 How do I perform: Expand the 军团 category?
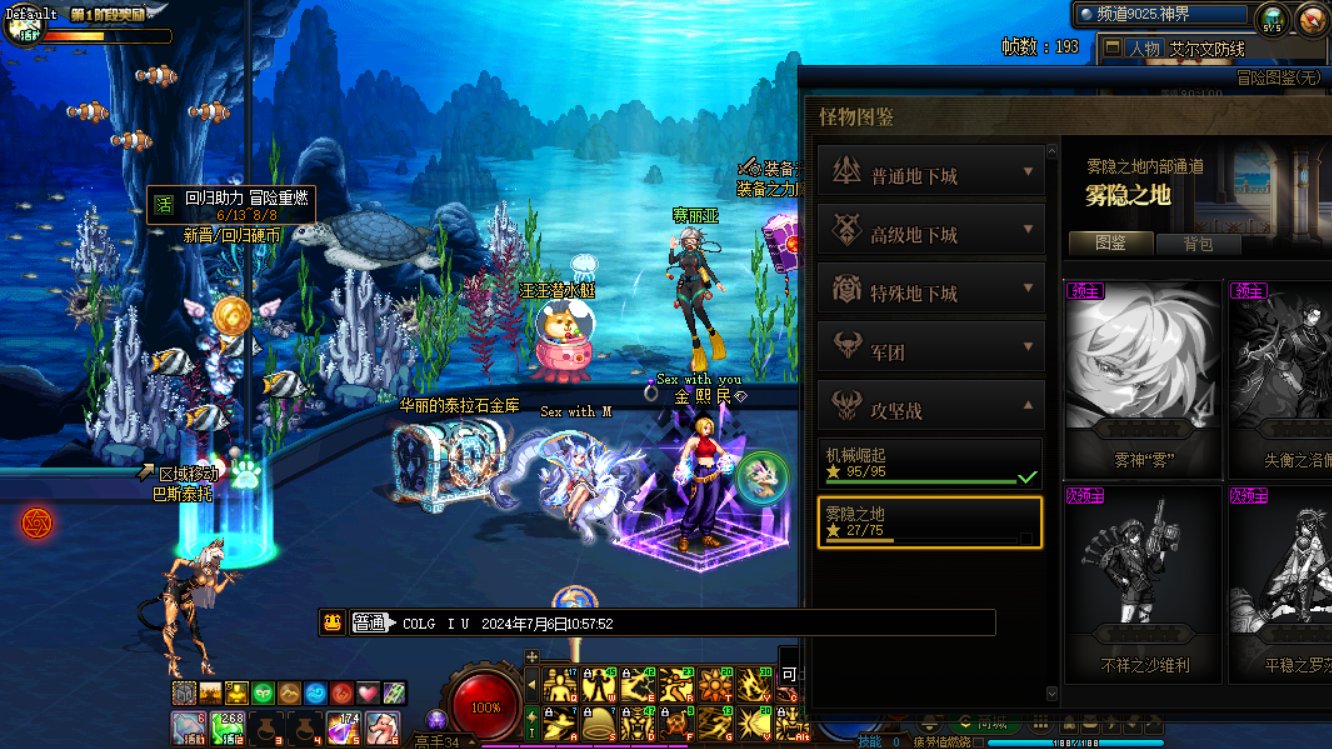(931, 348)
